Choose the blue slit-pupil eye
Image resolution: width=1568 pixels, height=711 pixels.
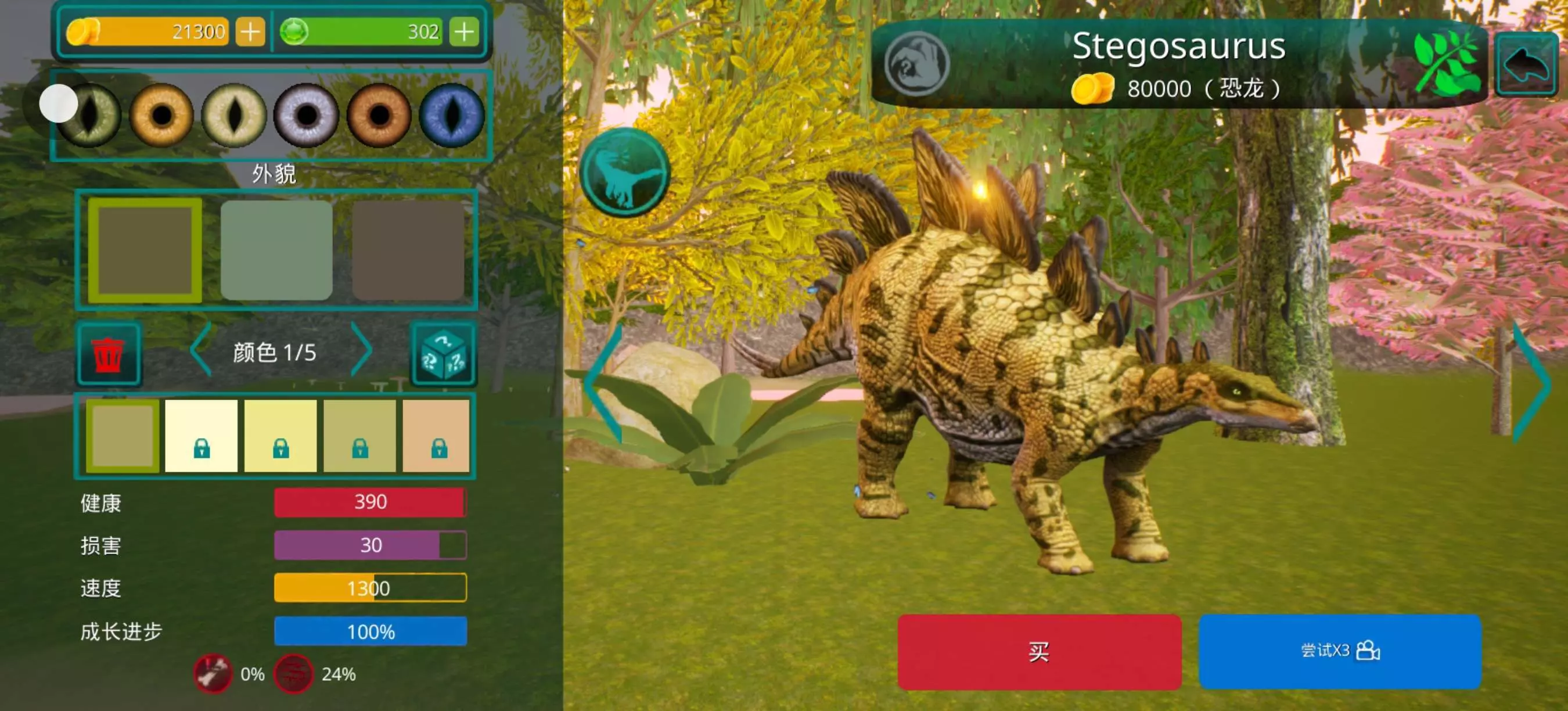click(x=452, y=114)
